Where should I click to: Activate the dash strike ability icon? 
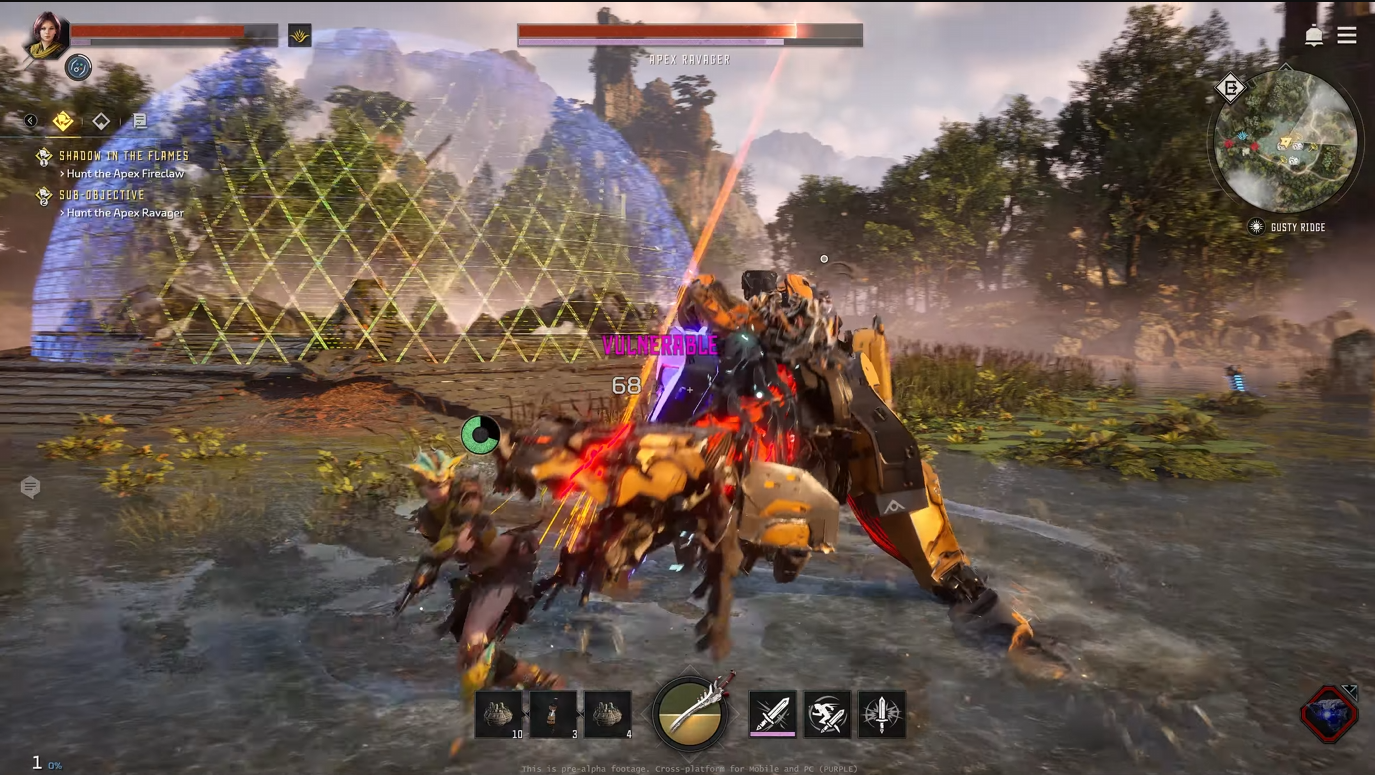(x=827, y=714)
